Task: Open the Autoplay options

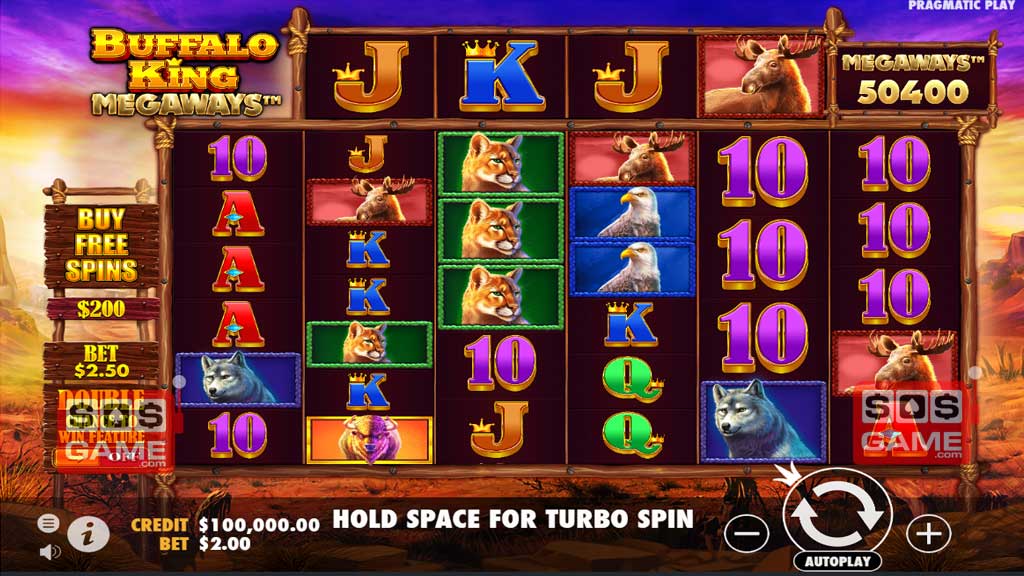Action: pyautogui.click(x=837, y=562)
